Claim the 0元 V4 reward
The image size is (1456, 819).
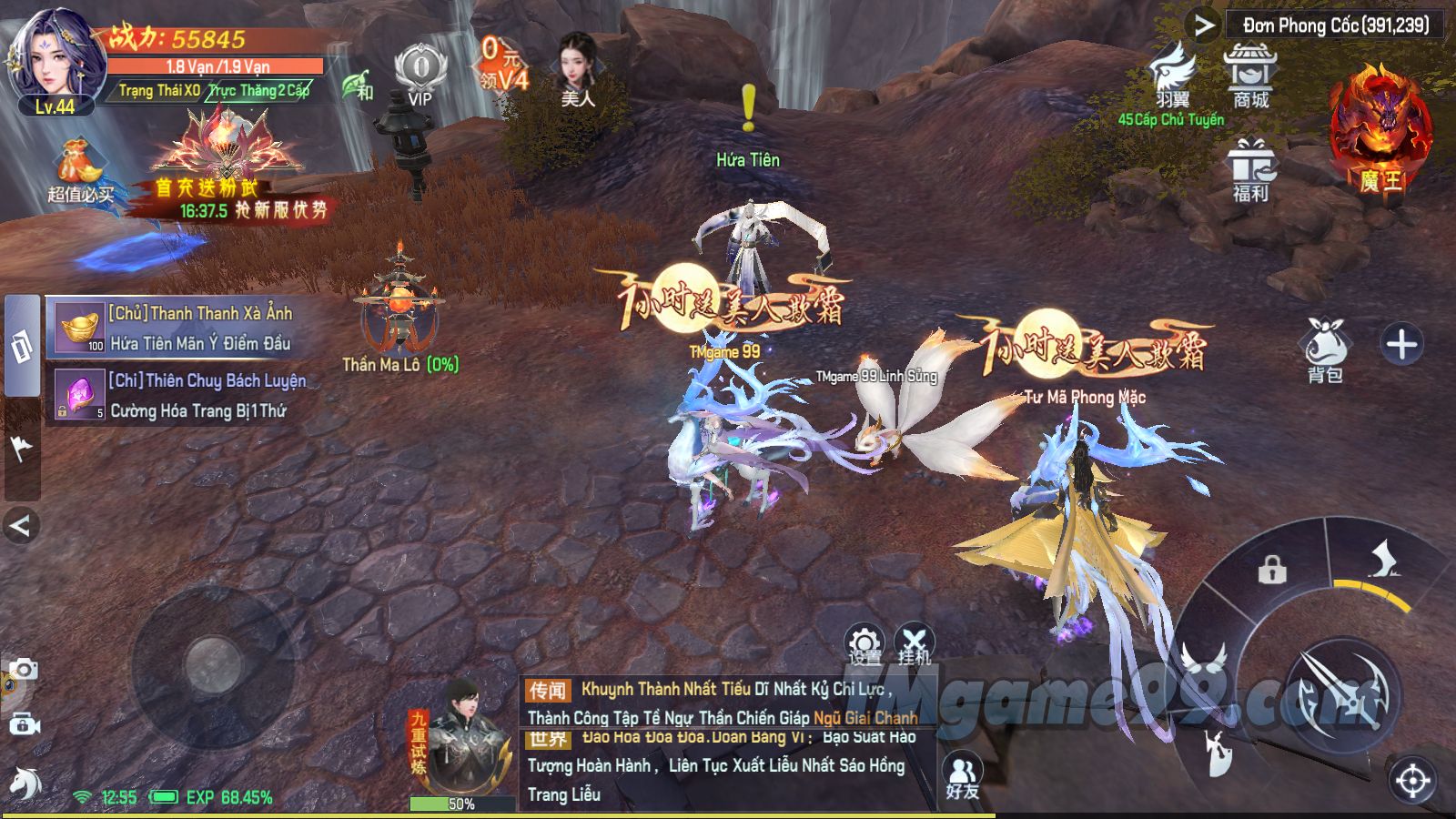click(x=502, y=64)
